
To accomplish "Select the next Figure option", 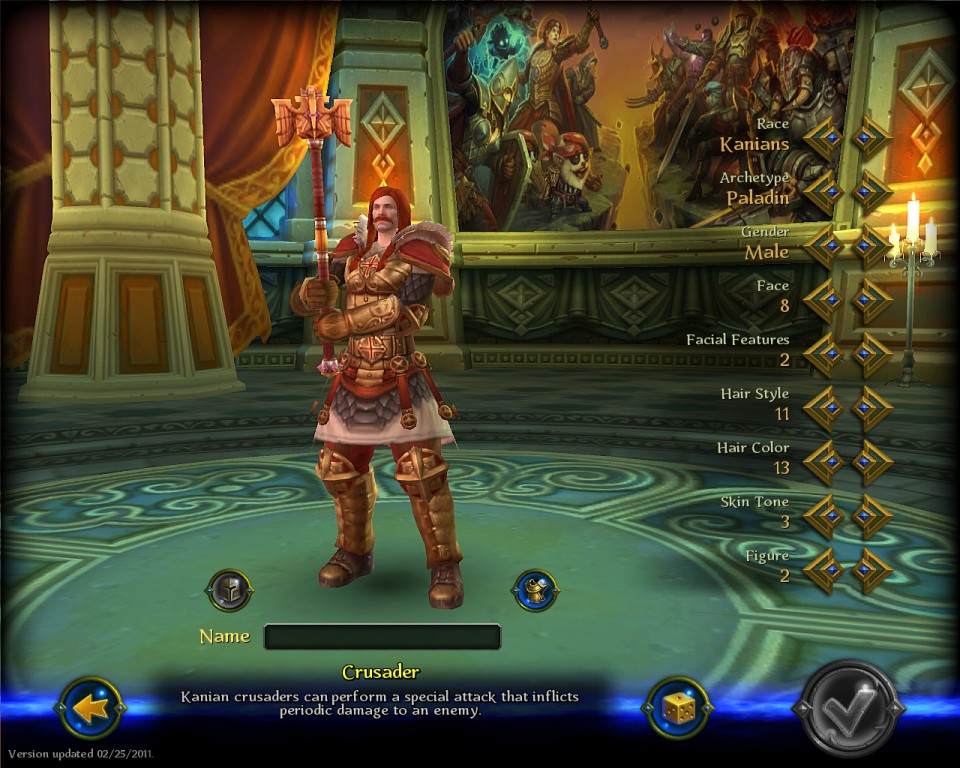I will (871, 570).
